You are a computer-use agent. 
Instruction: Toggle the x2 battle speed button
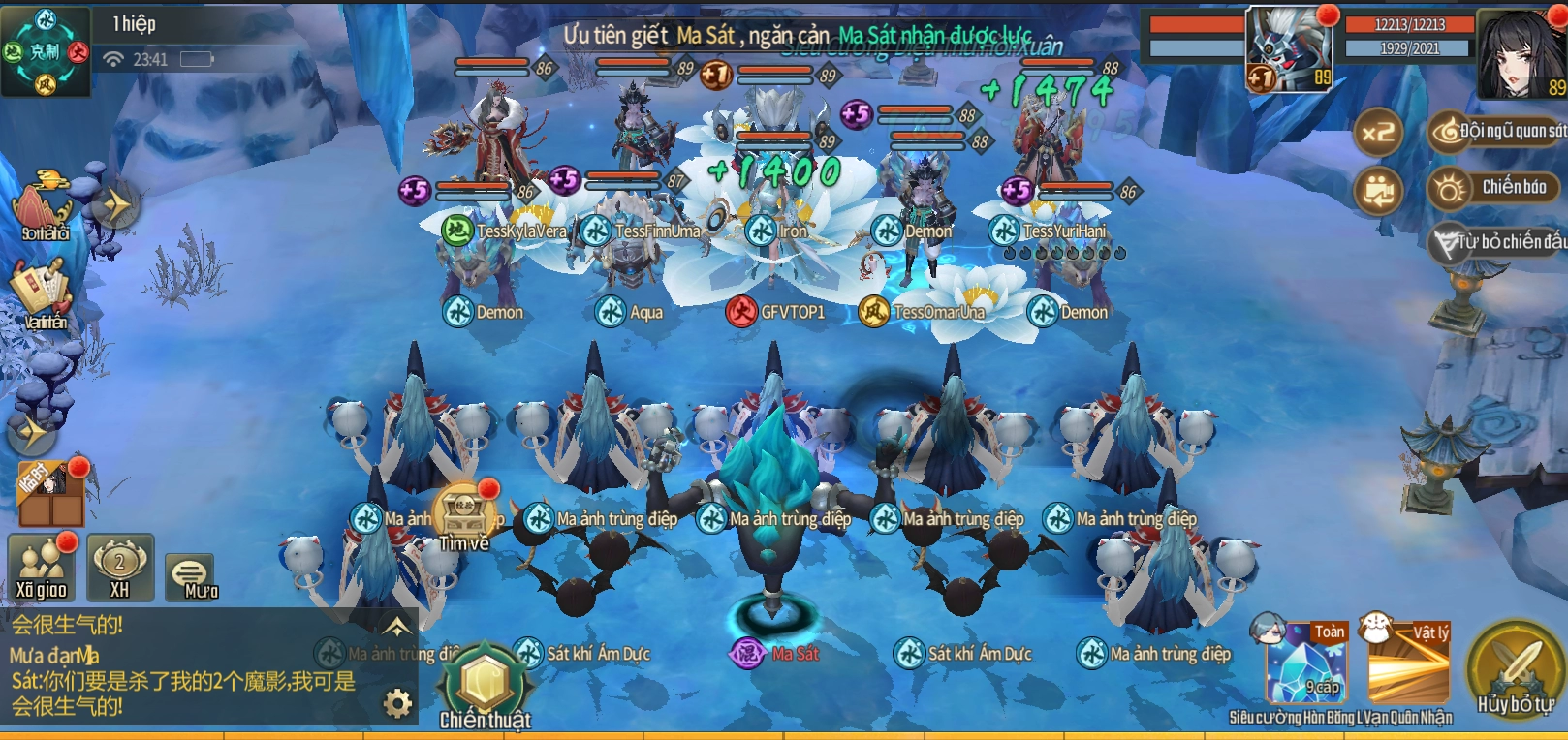(x=1378, y=133)
